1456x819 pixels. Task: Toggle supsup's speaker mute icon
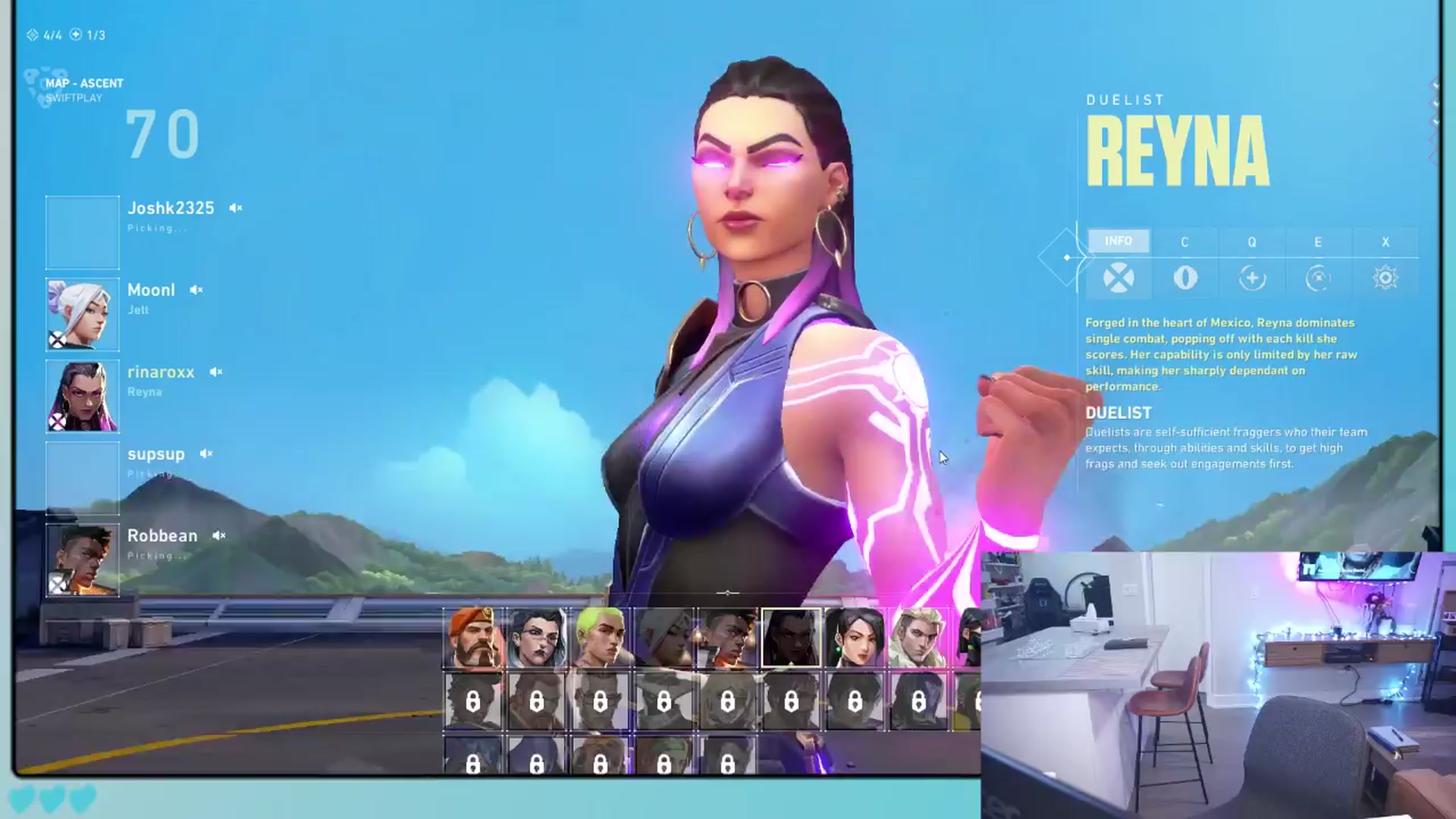[x=206, y=453]
